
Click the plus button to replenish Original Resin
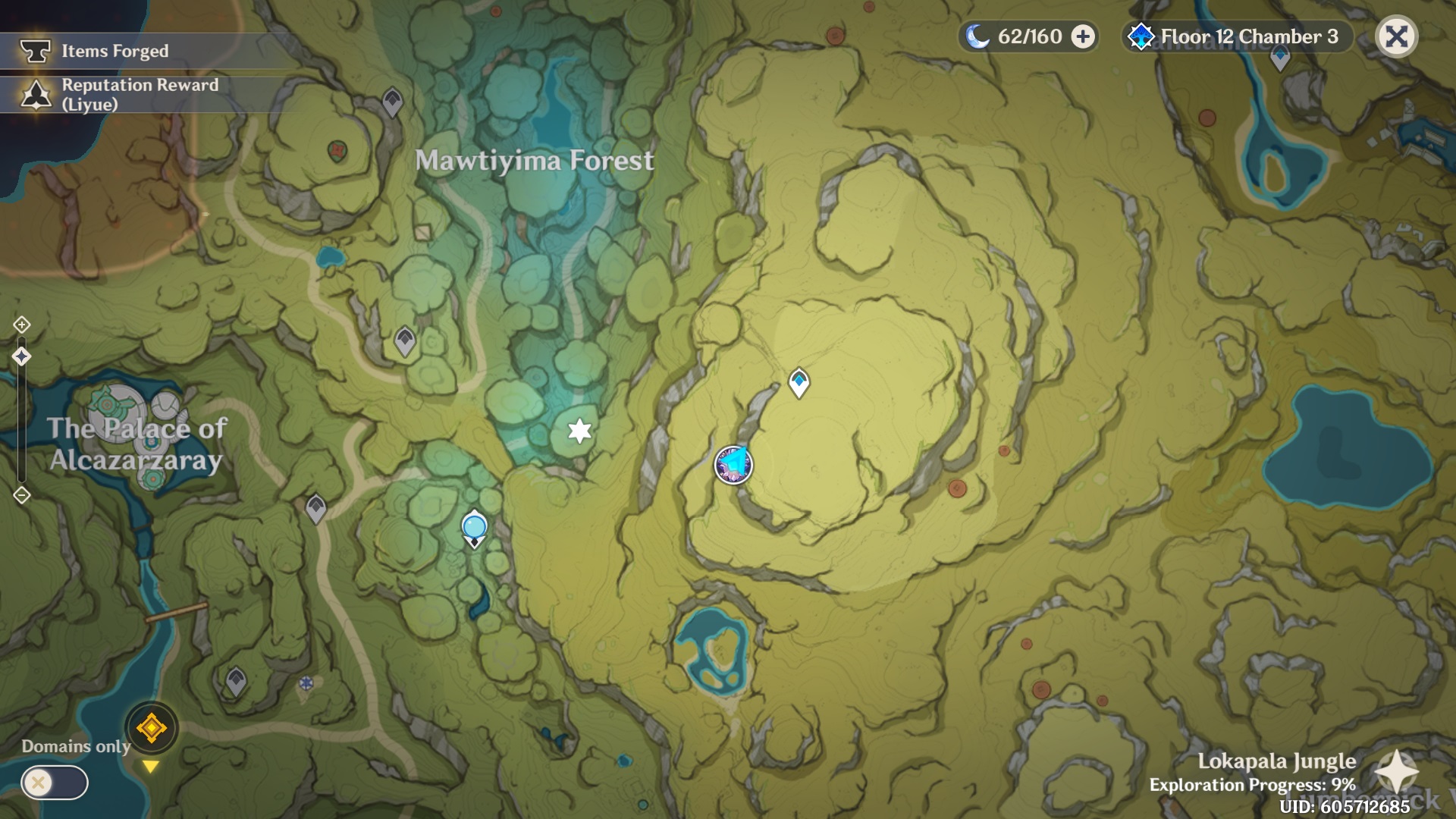[1080, 36]
